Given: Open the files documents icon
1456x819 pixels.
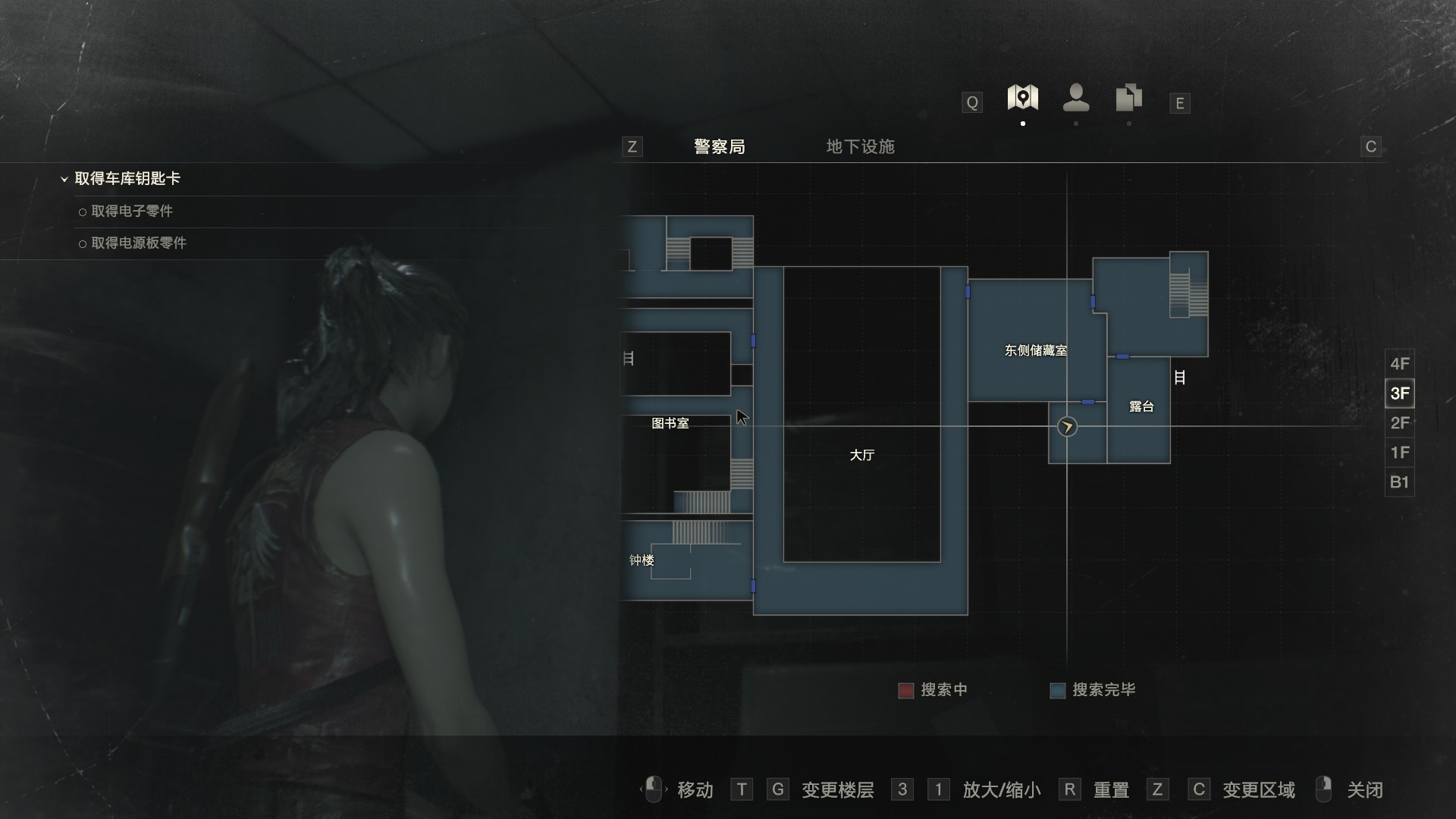Looking at the screenshot, I should [x=1128, y=98].
